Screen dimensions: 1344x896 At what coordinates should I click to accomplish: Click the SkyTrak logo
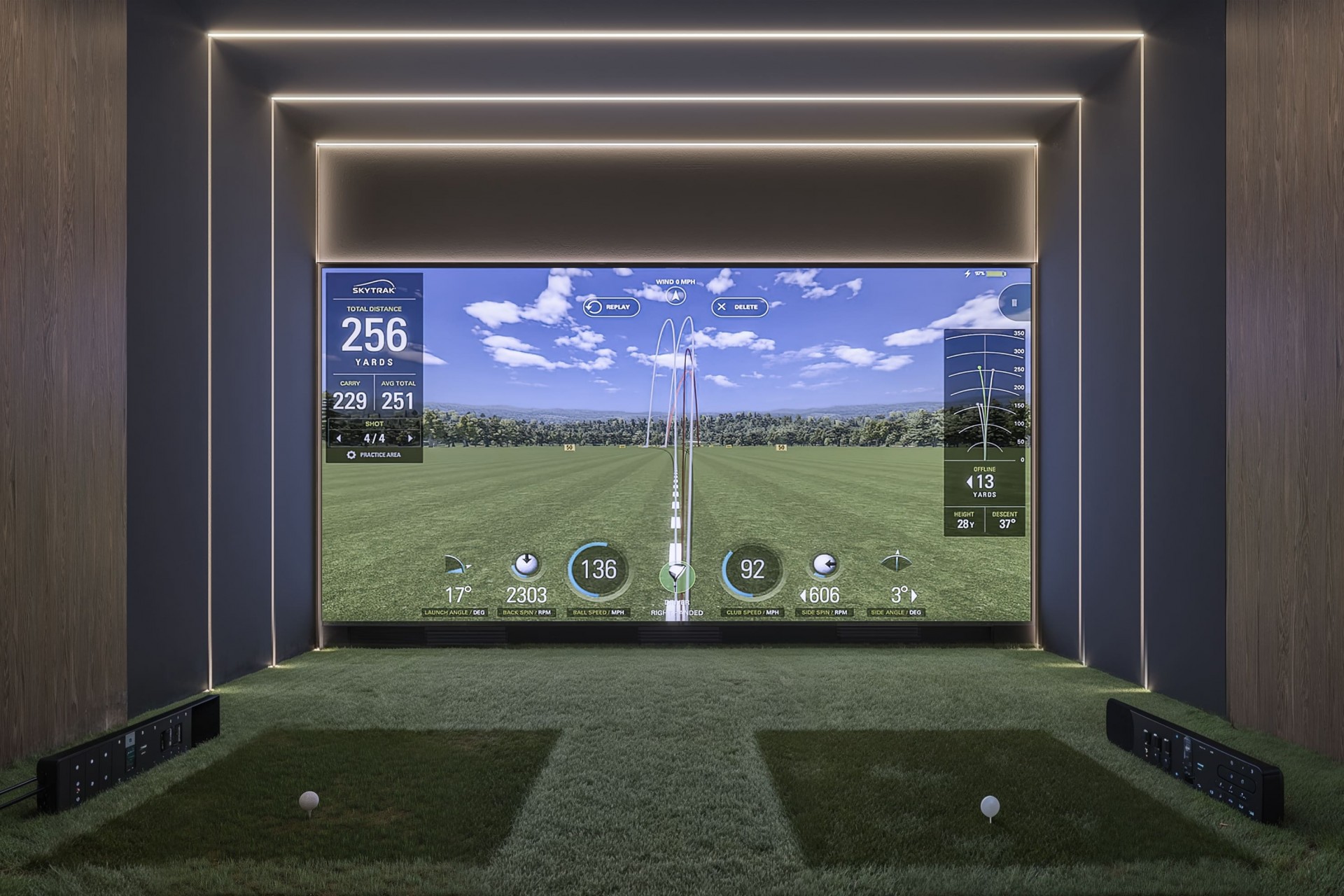pyautogui.click(x=374, y=288)
